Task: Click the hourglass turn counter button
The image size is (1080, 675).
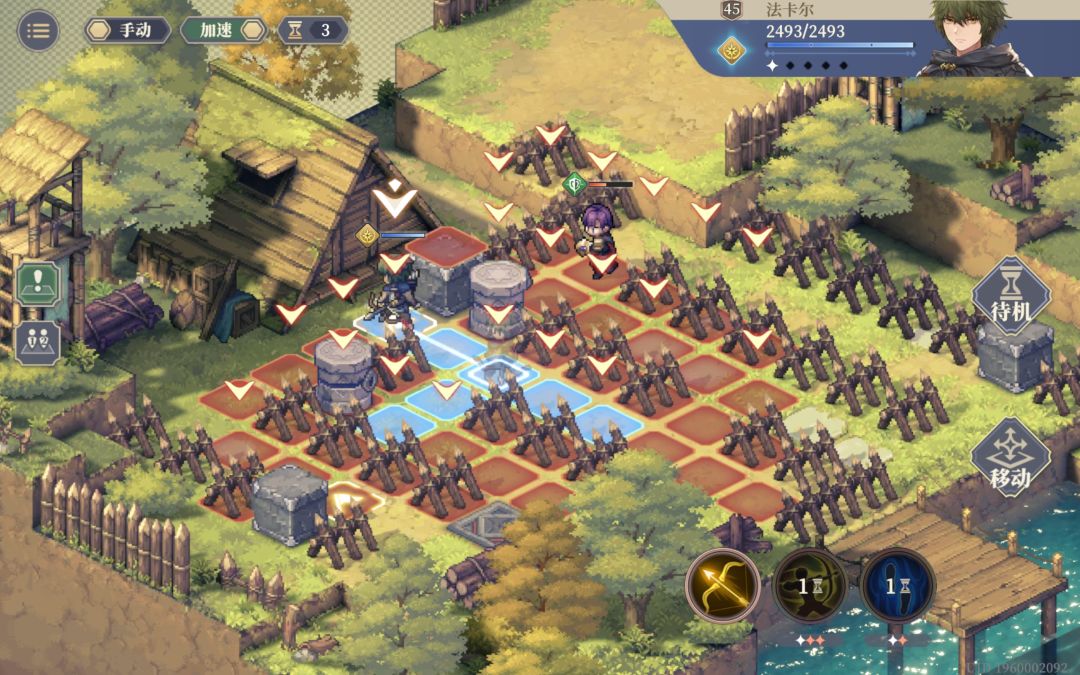Action: (313, 30)
